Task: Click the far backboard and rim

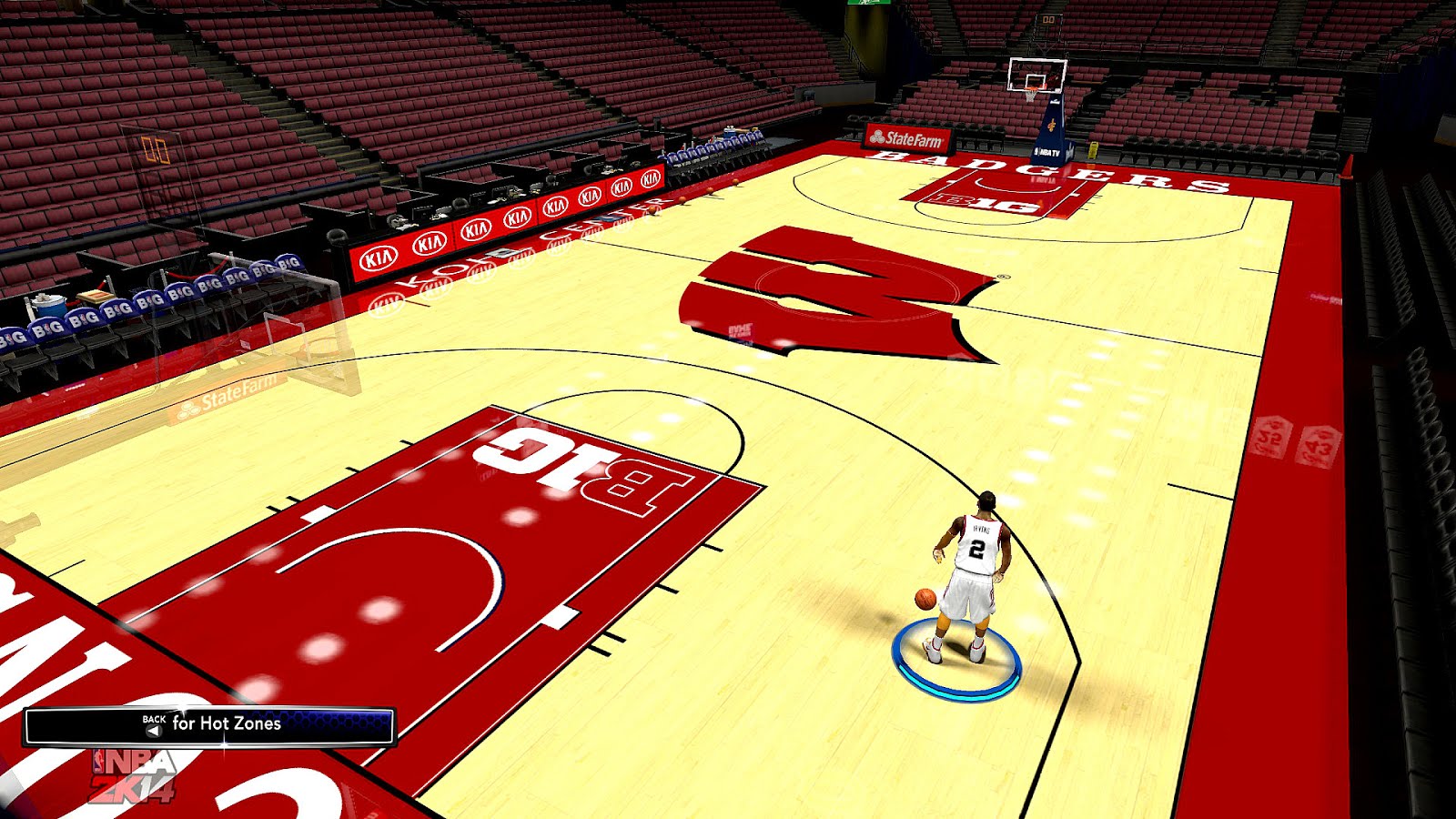Action: tap(1036, 77)
